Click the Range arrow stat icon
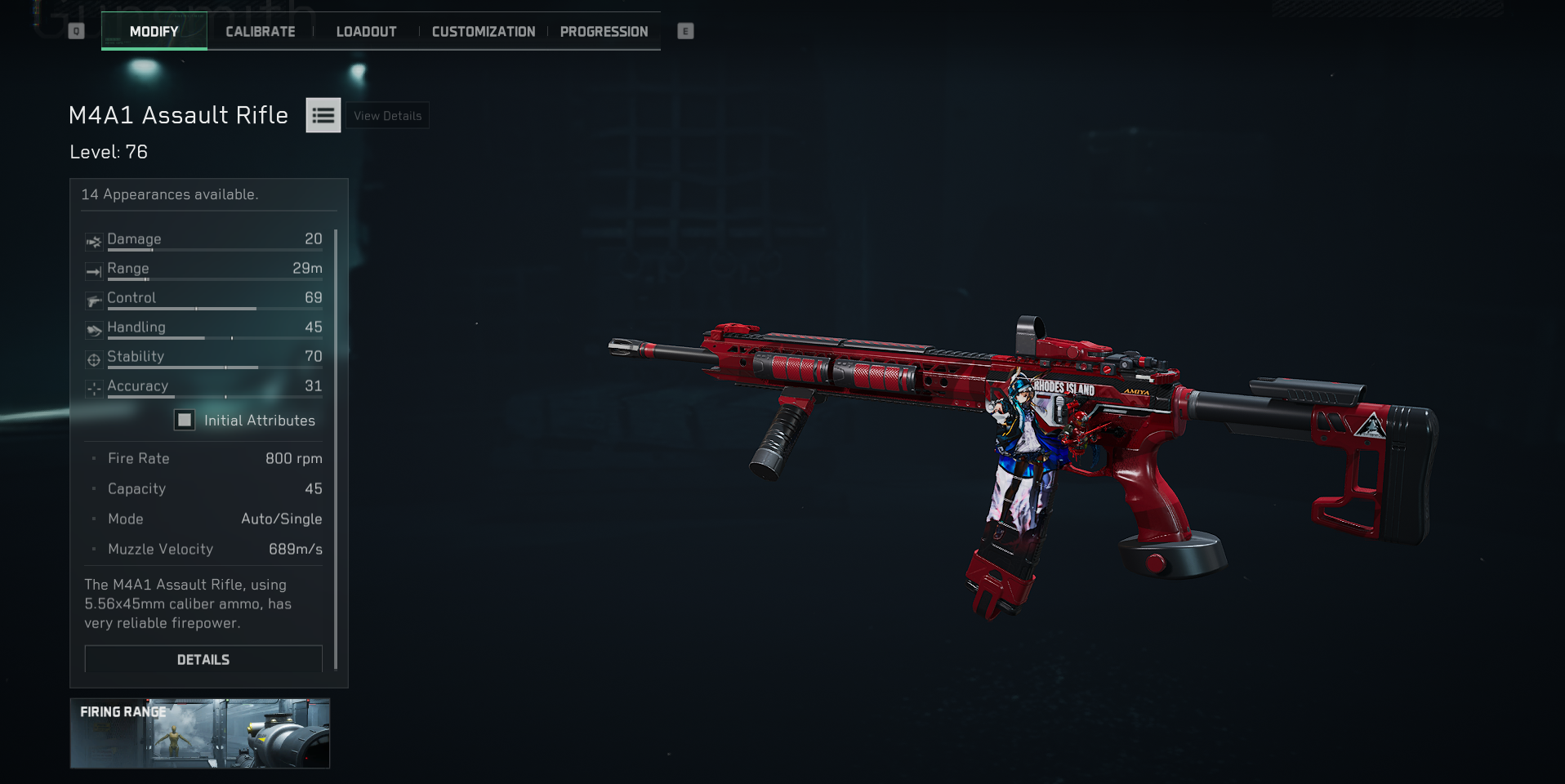The image size is (1565, 784). click(92, 269)
